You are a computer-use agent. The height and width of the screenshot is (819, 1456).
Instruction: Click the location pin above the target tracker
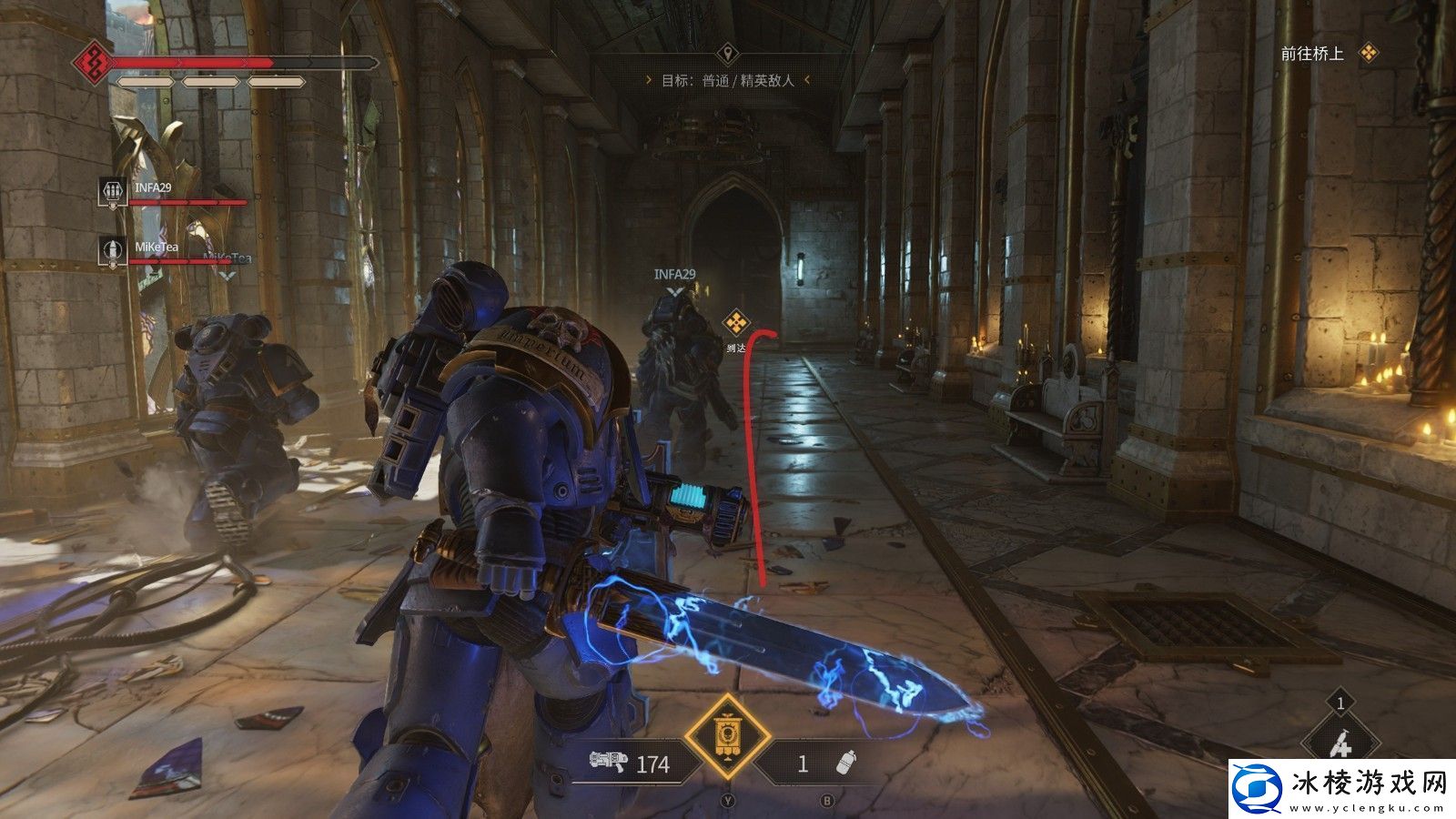(726, 52)
